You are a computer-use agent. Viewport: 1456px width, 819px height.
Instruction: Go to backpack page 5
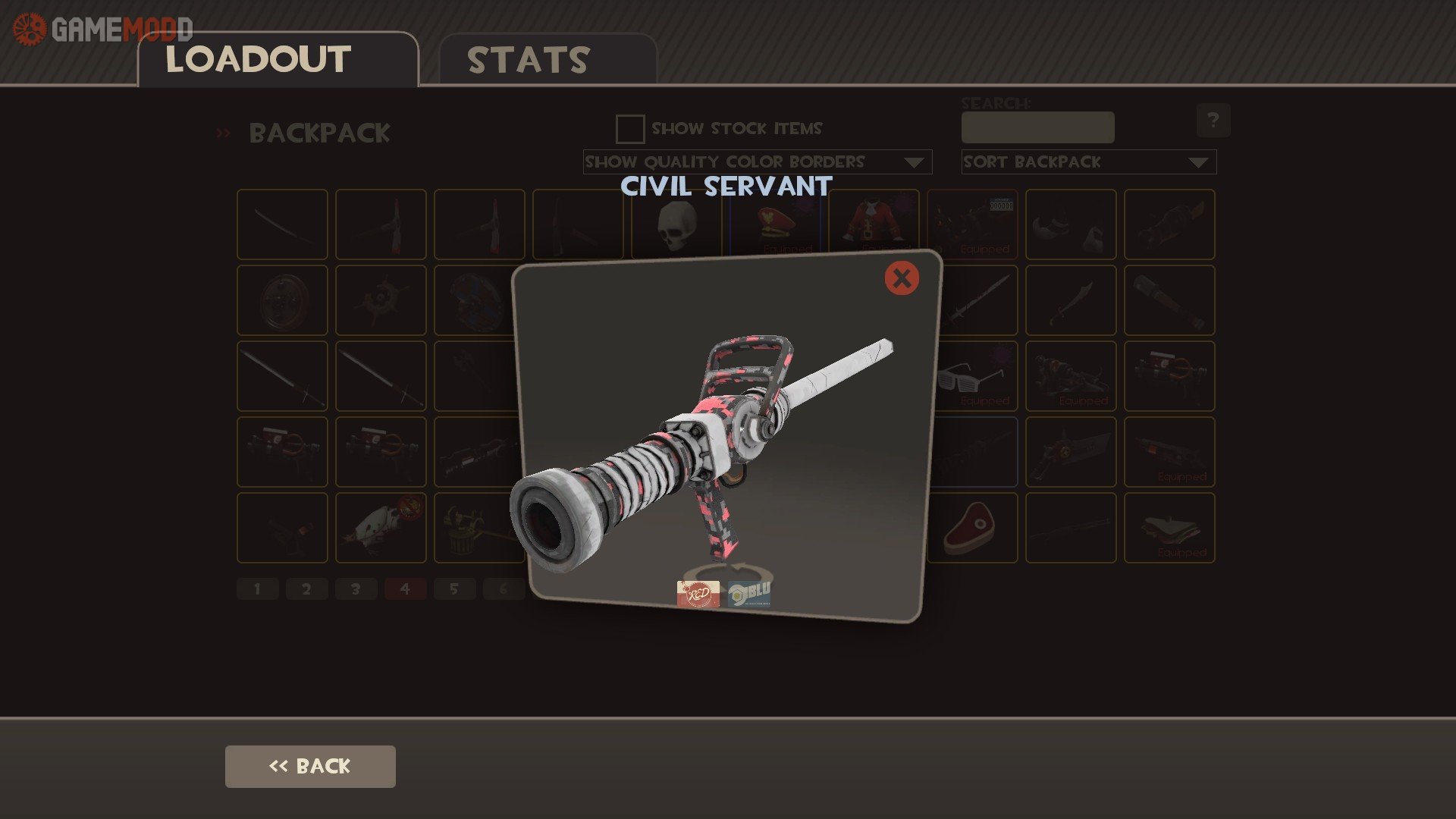click(454, 588)
